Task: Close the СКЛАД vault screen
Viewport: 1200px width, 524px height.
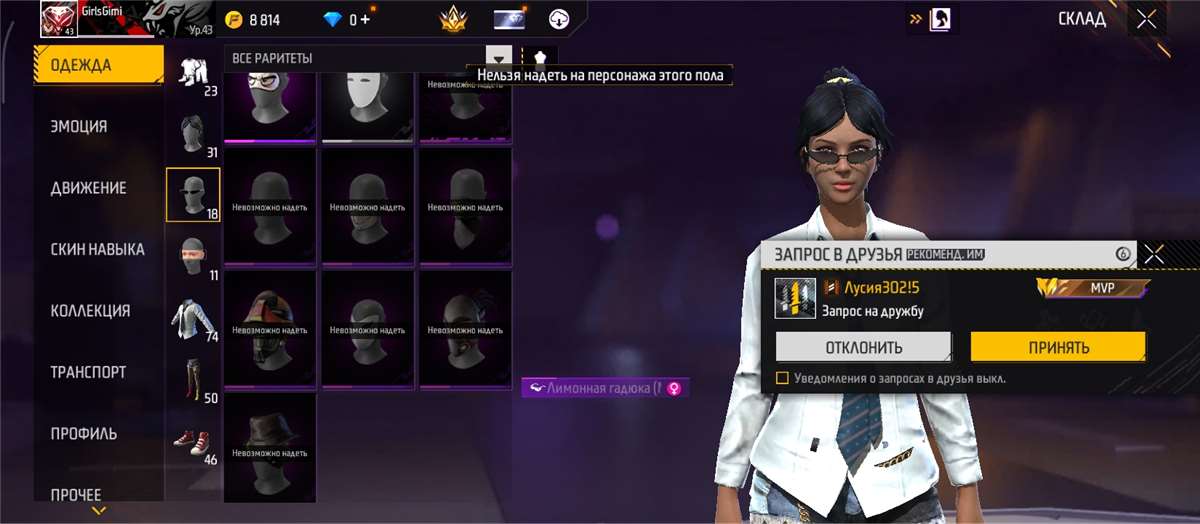Action: [x=1146, y=18]
